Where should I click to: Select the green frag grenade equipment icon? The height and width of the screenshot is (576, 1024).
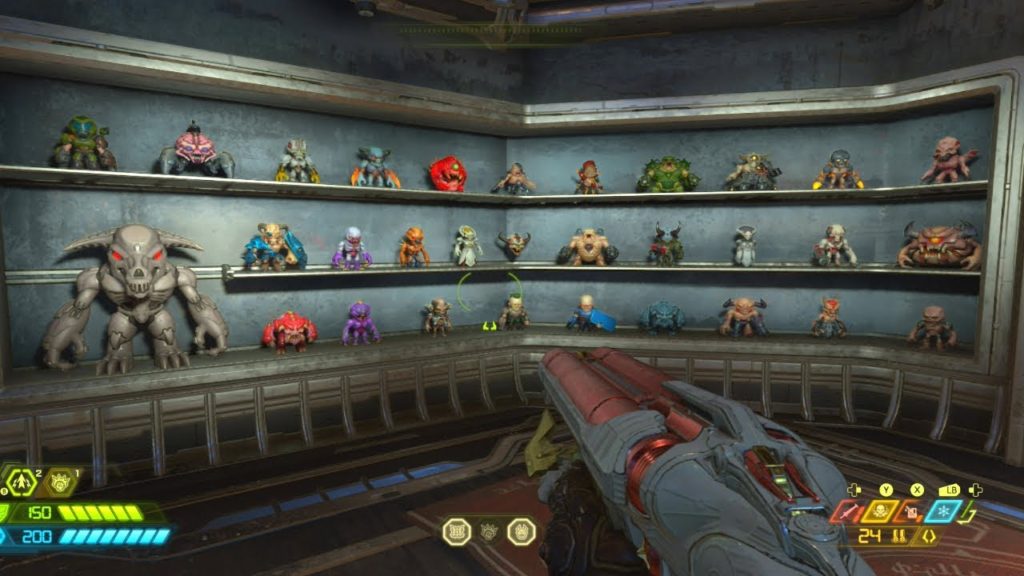(x=21, y=483)
